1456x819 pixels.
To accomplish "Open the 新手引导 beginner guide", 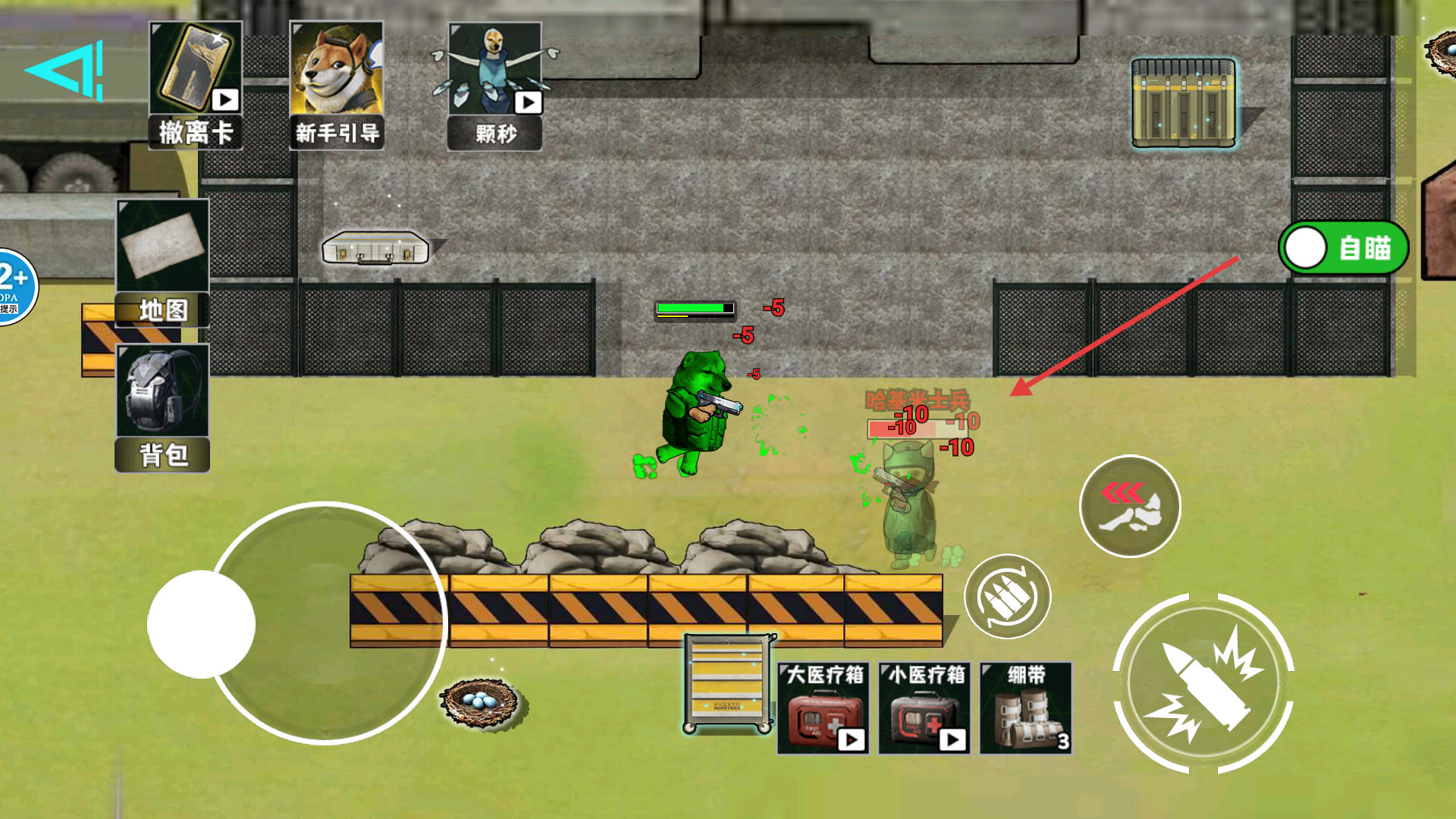I will click(x=337, y=85).
